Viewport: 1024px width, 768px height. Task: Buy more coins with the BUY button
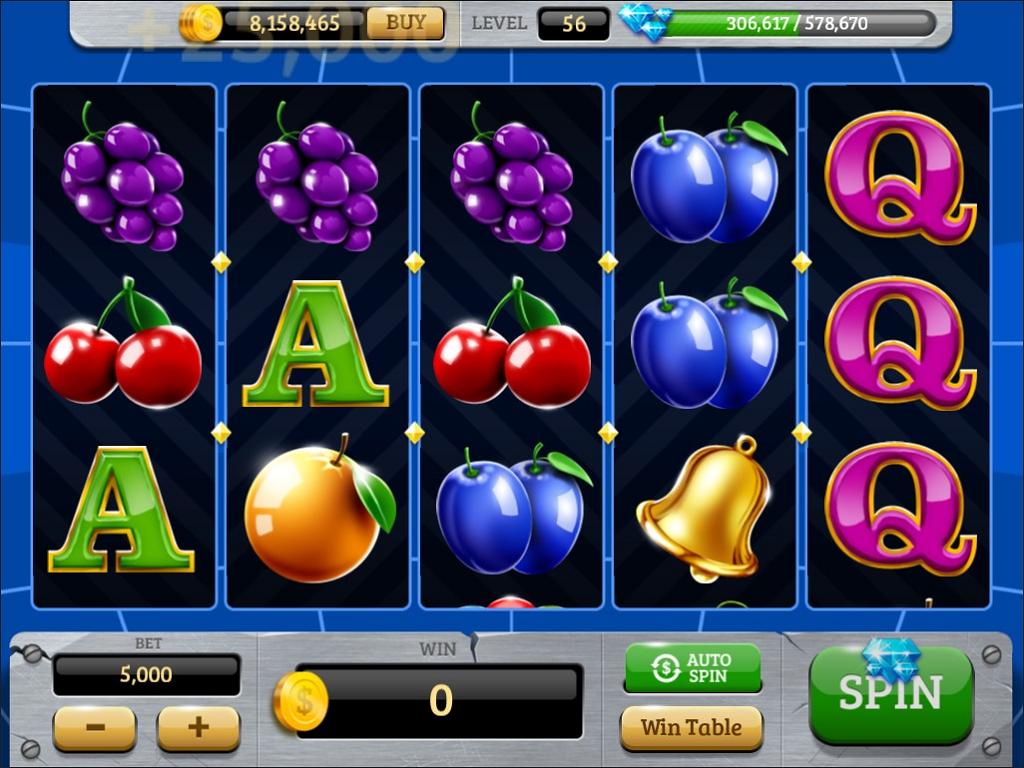(x=404, y=22)
